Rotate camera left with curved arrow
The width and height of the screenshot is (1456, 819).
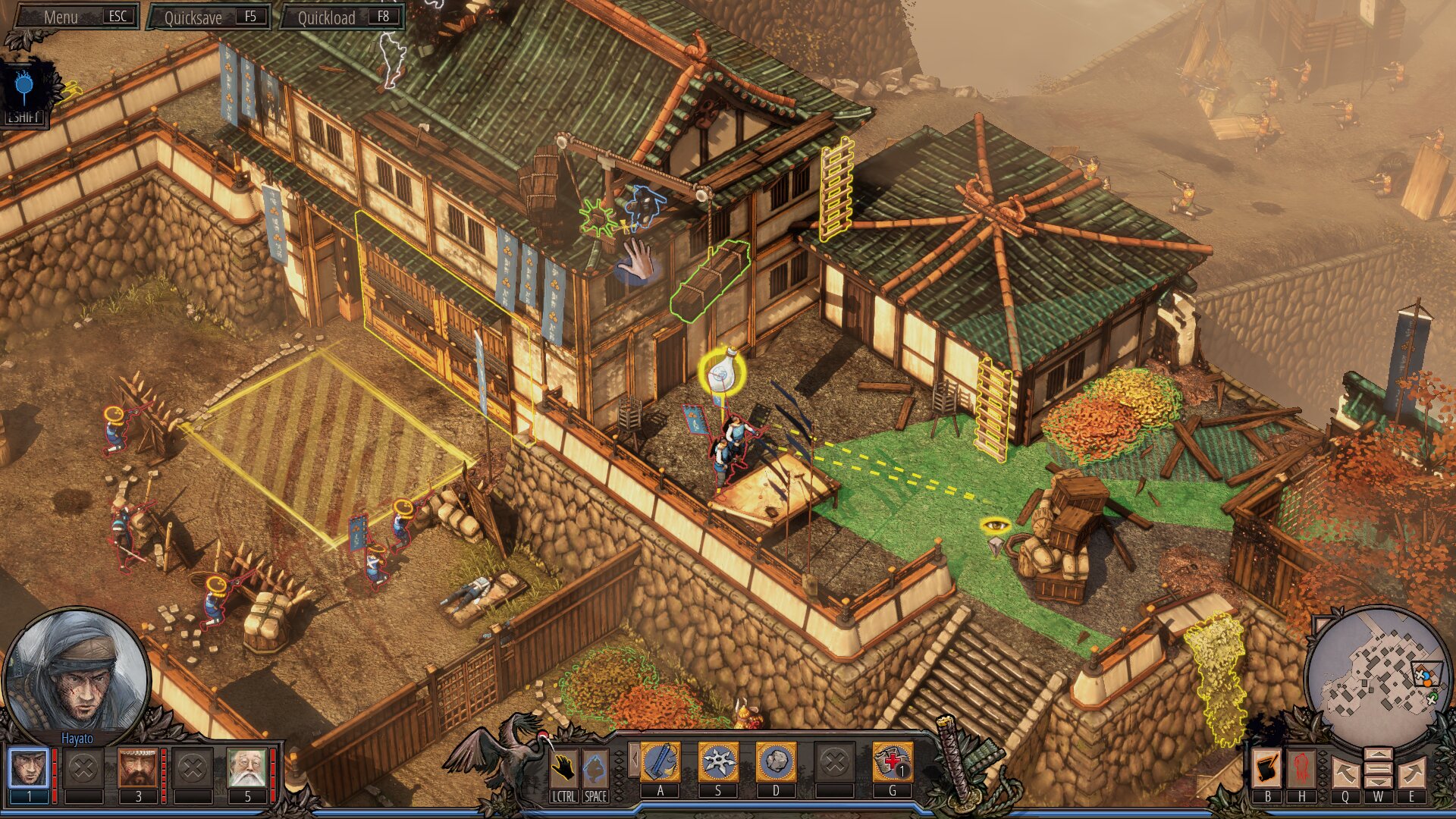coord(1345,773)
